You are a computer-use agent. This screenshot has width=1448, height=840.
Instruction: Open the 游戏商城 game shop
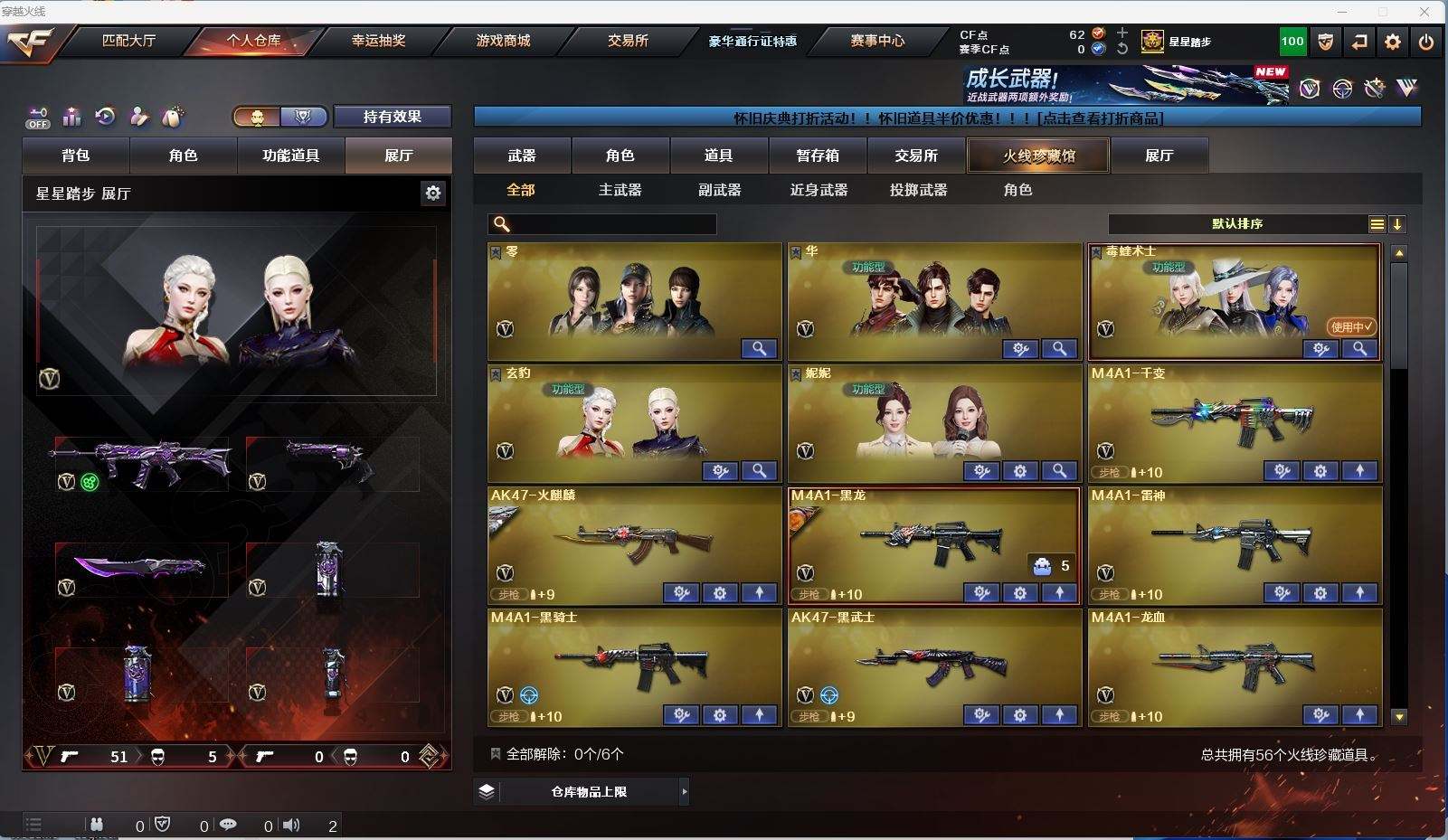coord(503,41)
